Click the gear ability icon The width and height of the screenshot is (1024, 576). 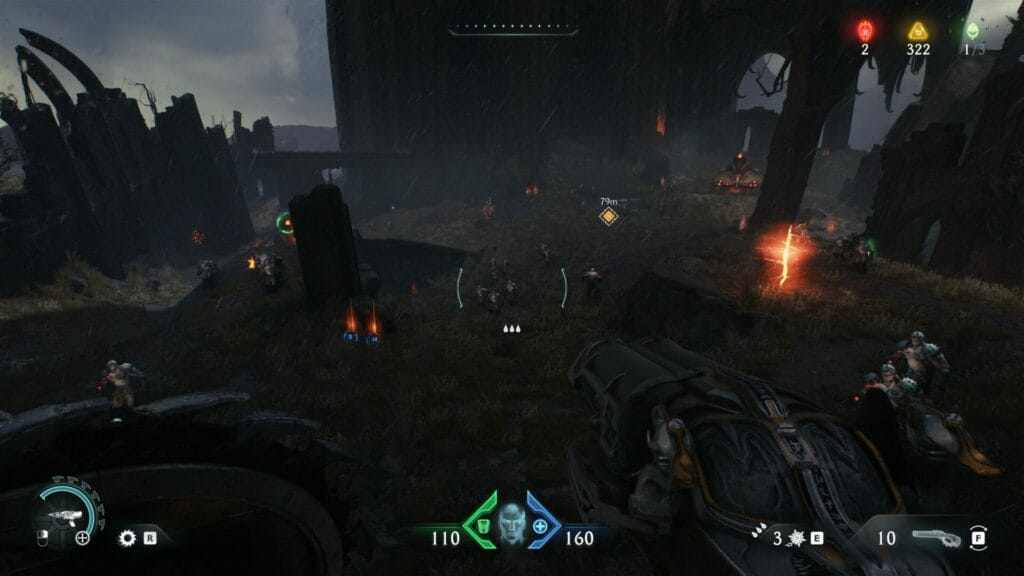[127, 538]
